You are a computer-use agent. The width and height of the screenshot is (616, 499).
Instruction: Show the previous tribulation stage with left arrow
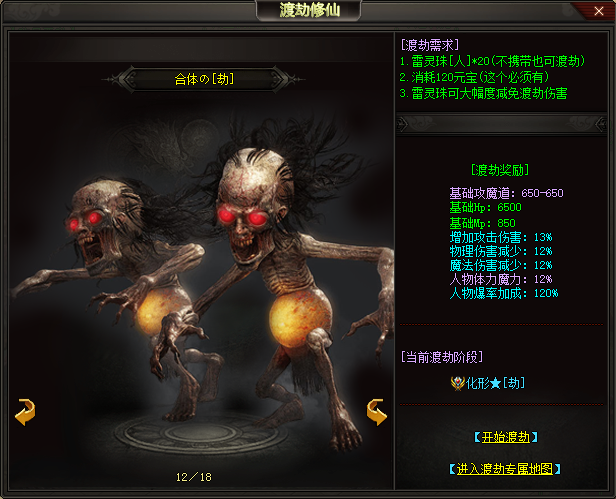tap(25, 411)
